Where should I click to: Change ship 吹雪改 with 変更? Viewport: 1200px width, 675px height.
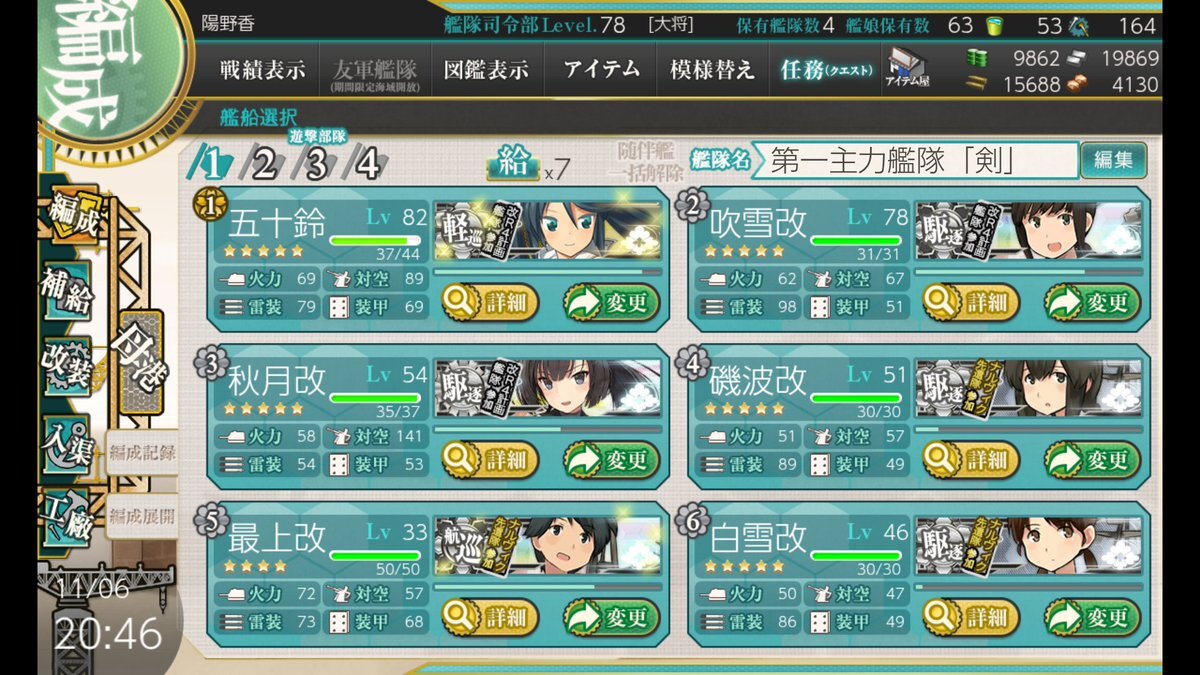[x=1092, y=302]
